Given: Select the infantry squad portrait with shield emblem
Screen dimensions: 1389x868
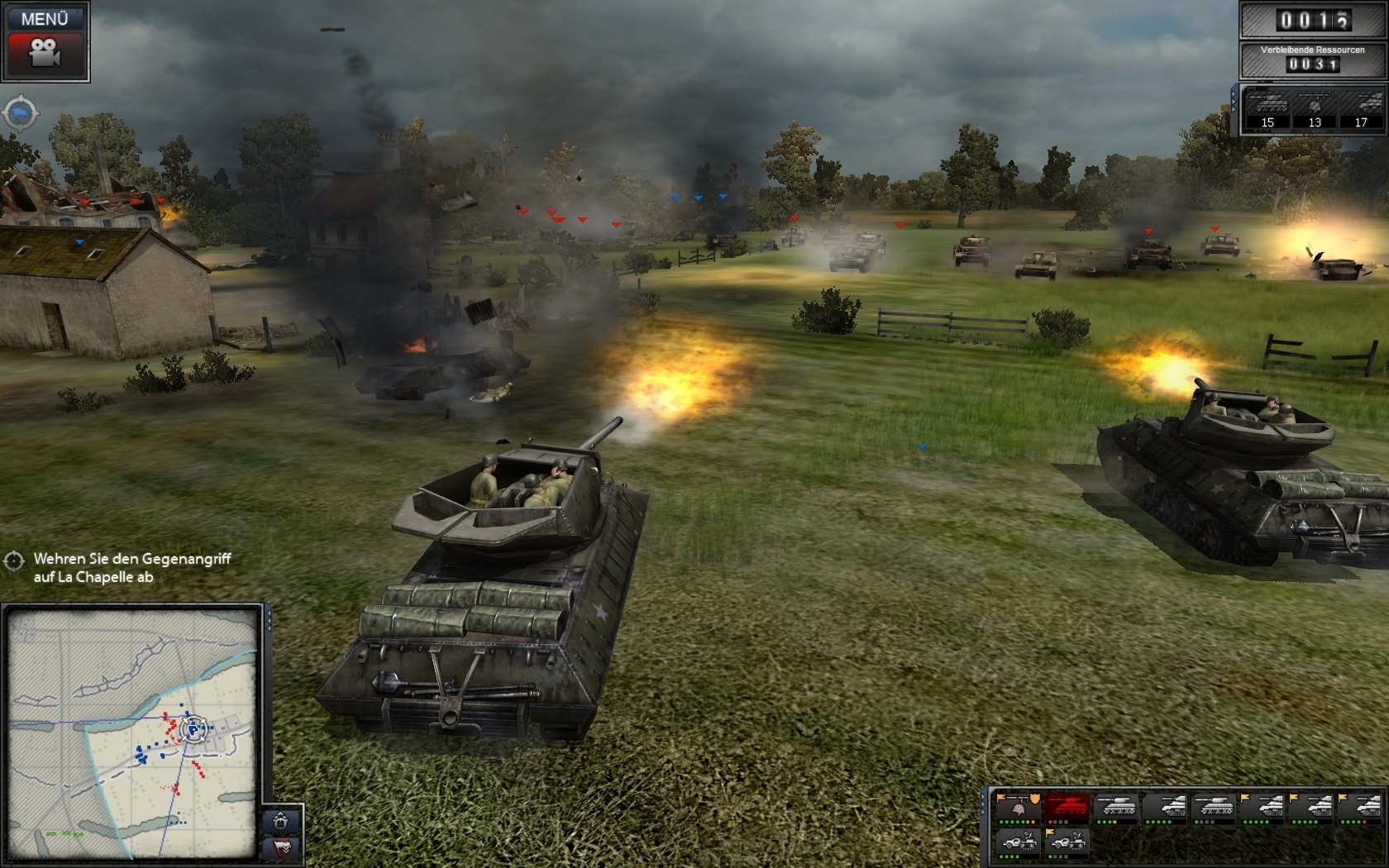Looking at the screenshot, I should 1018,807.
